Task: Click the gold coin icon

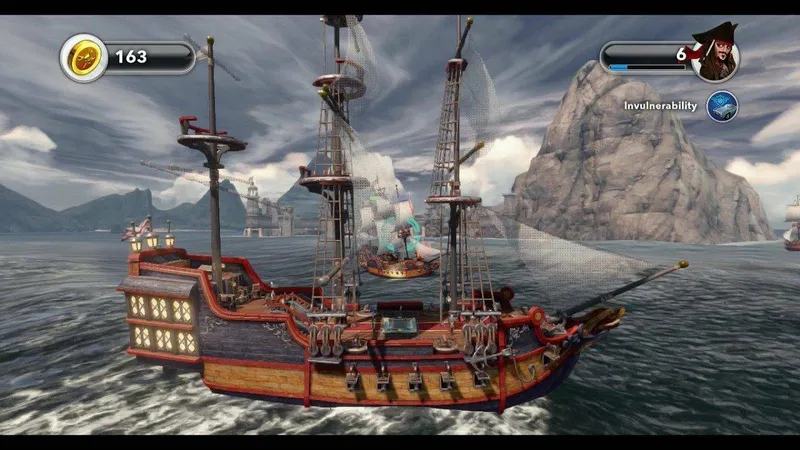Action: [x=84, y=58]
